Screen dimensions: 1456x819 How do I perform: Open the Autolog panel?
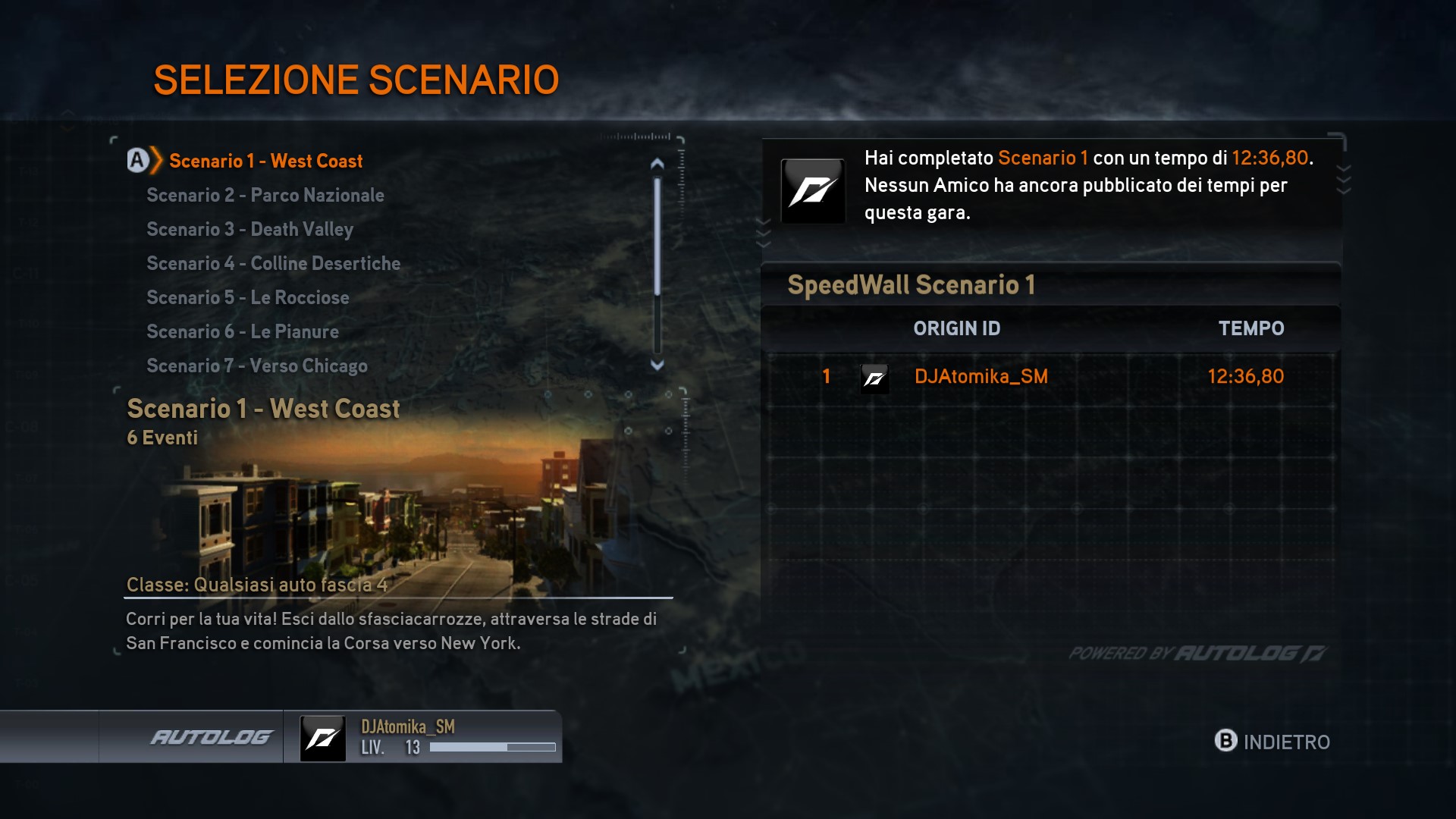[x=211, y=737]
